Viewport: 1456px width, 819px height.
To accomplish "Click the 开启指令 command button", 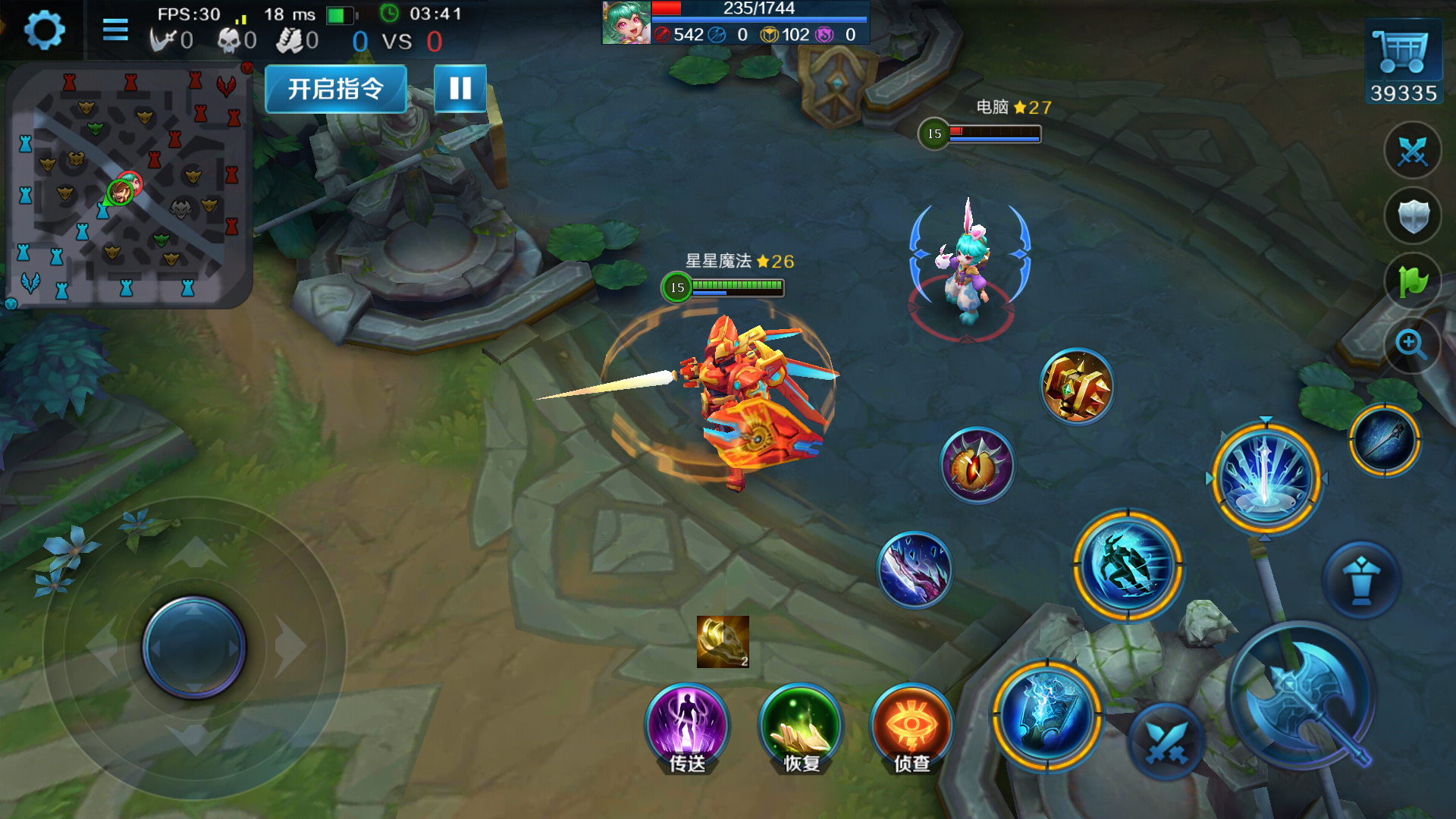I will click(336, 89).
